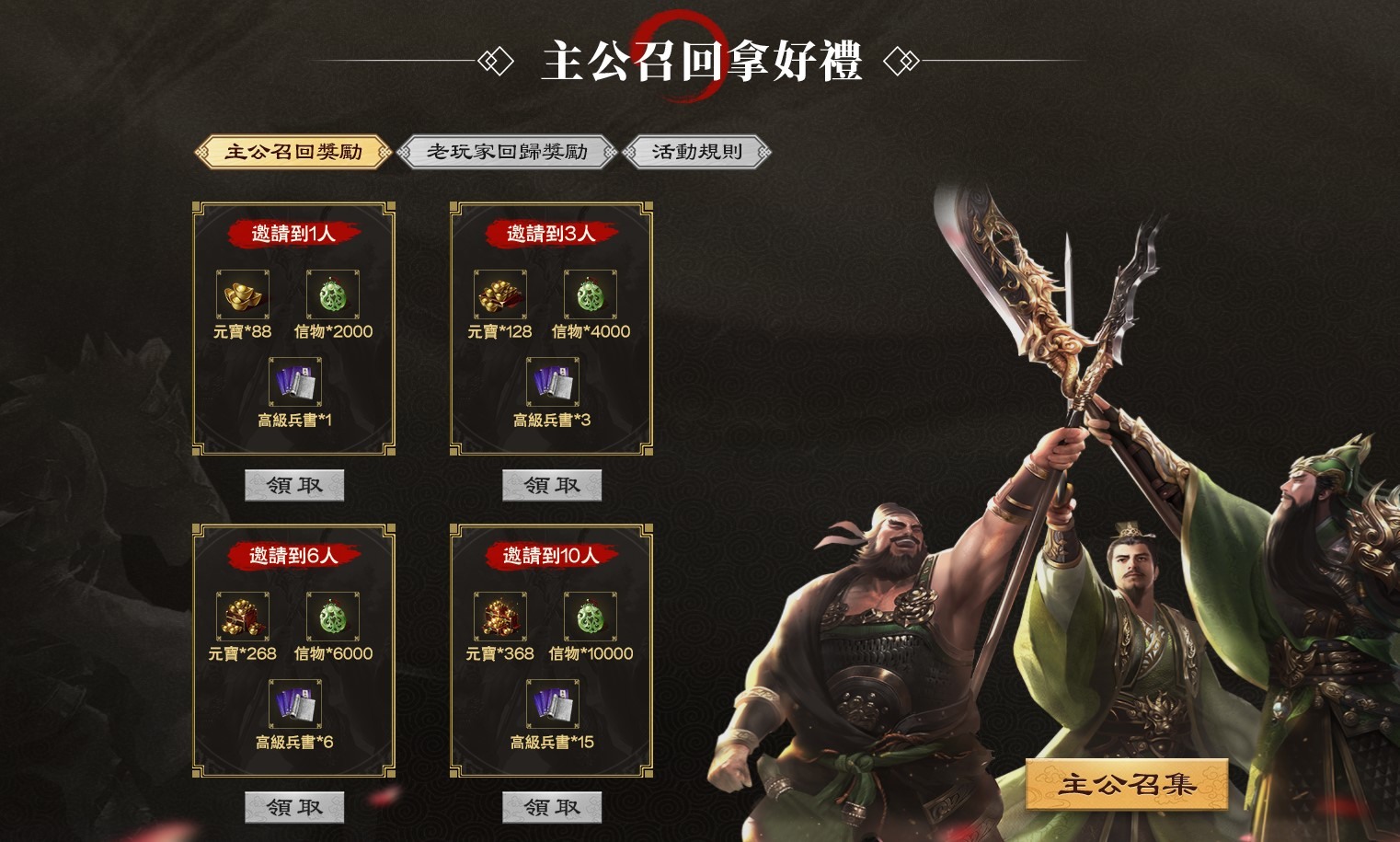Select the 元寶*268 gold reward icon
This screenshot has height=842, width=1400.
(241, 617)
